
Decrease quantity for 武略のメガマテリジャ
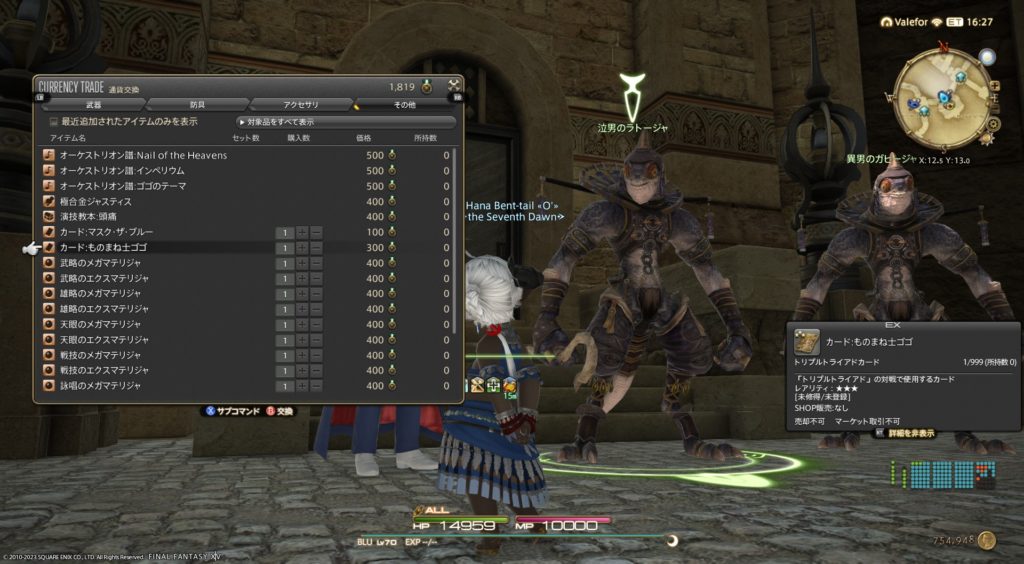tap(316, 263)
